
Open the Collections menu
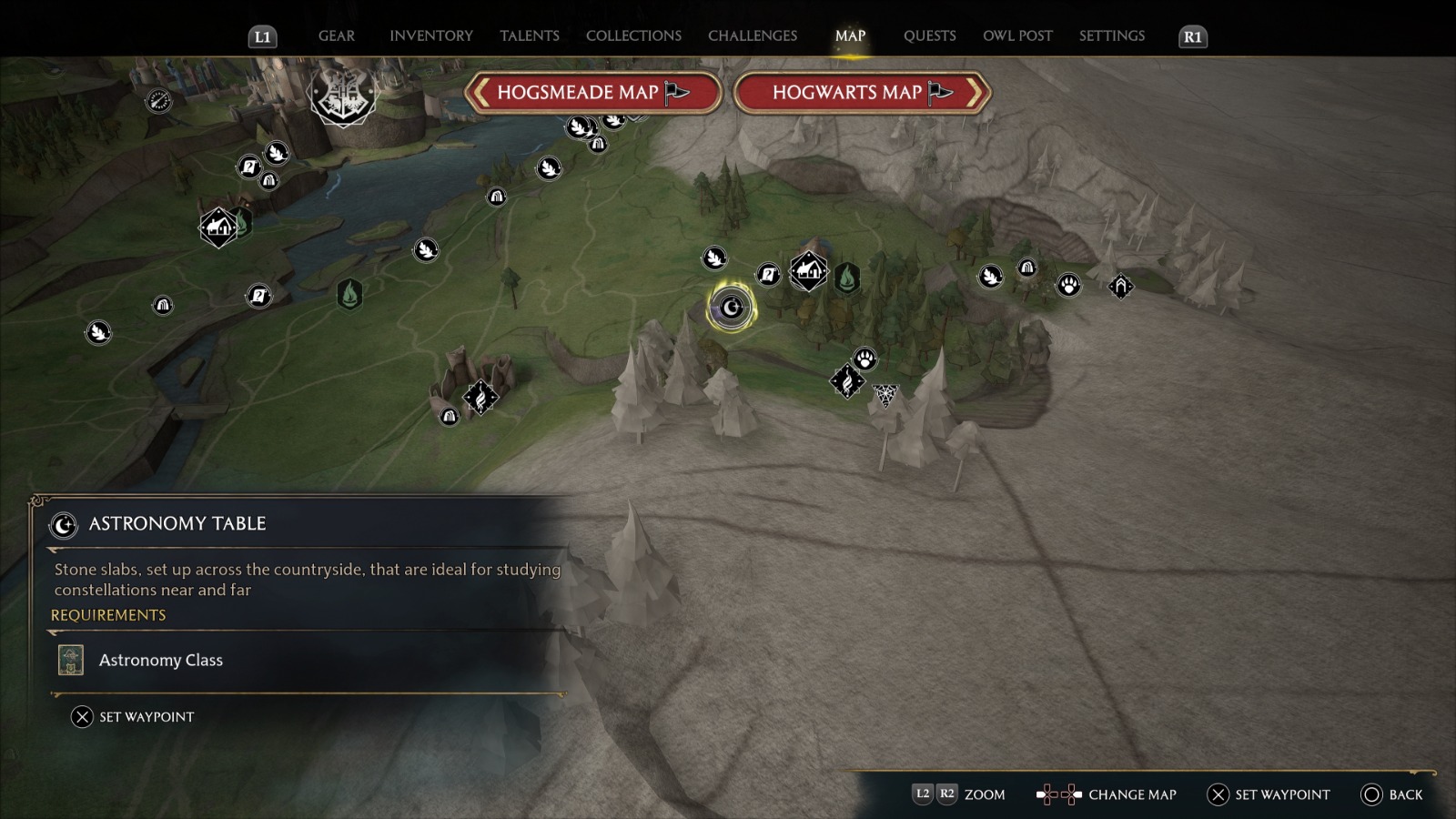click(x=632, y=35)
